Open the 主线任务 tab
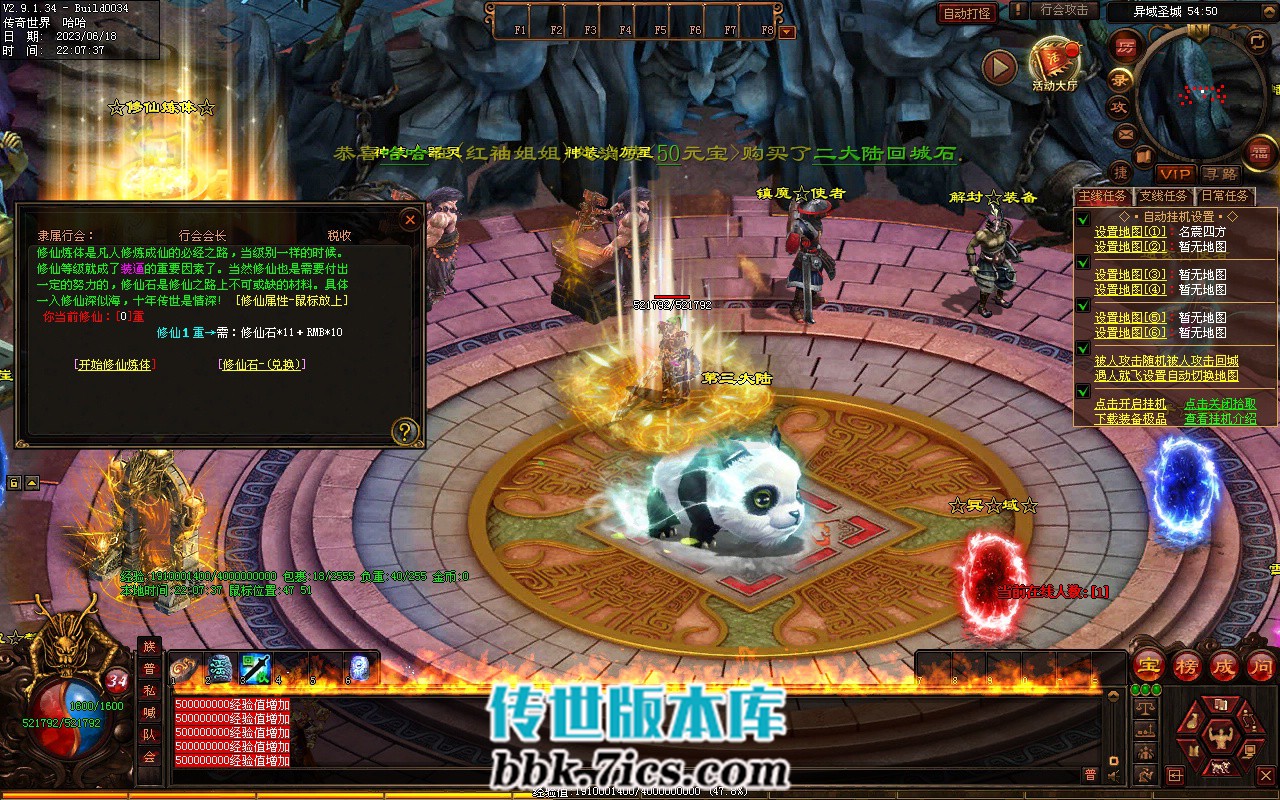 click(1103, 196)
